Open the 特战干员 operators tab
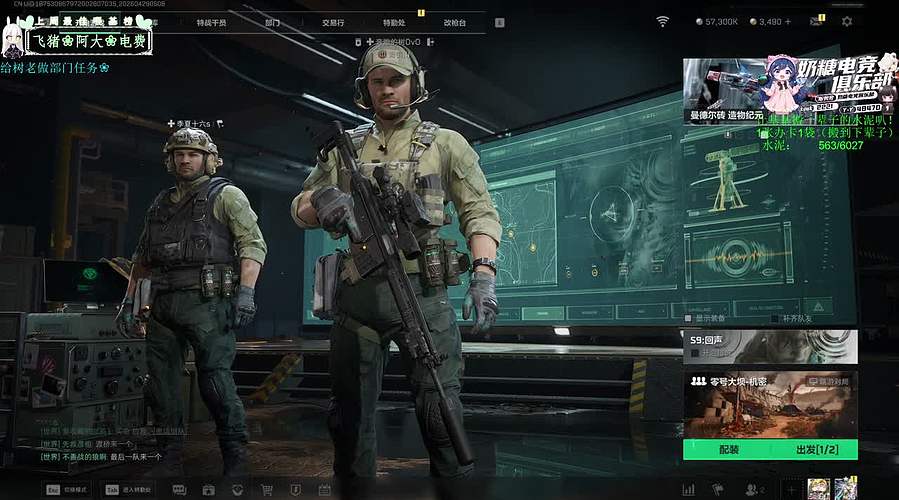Screen dimensions: 899x500 pos(211,21)
